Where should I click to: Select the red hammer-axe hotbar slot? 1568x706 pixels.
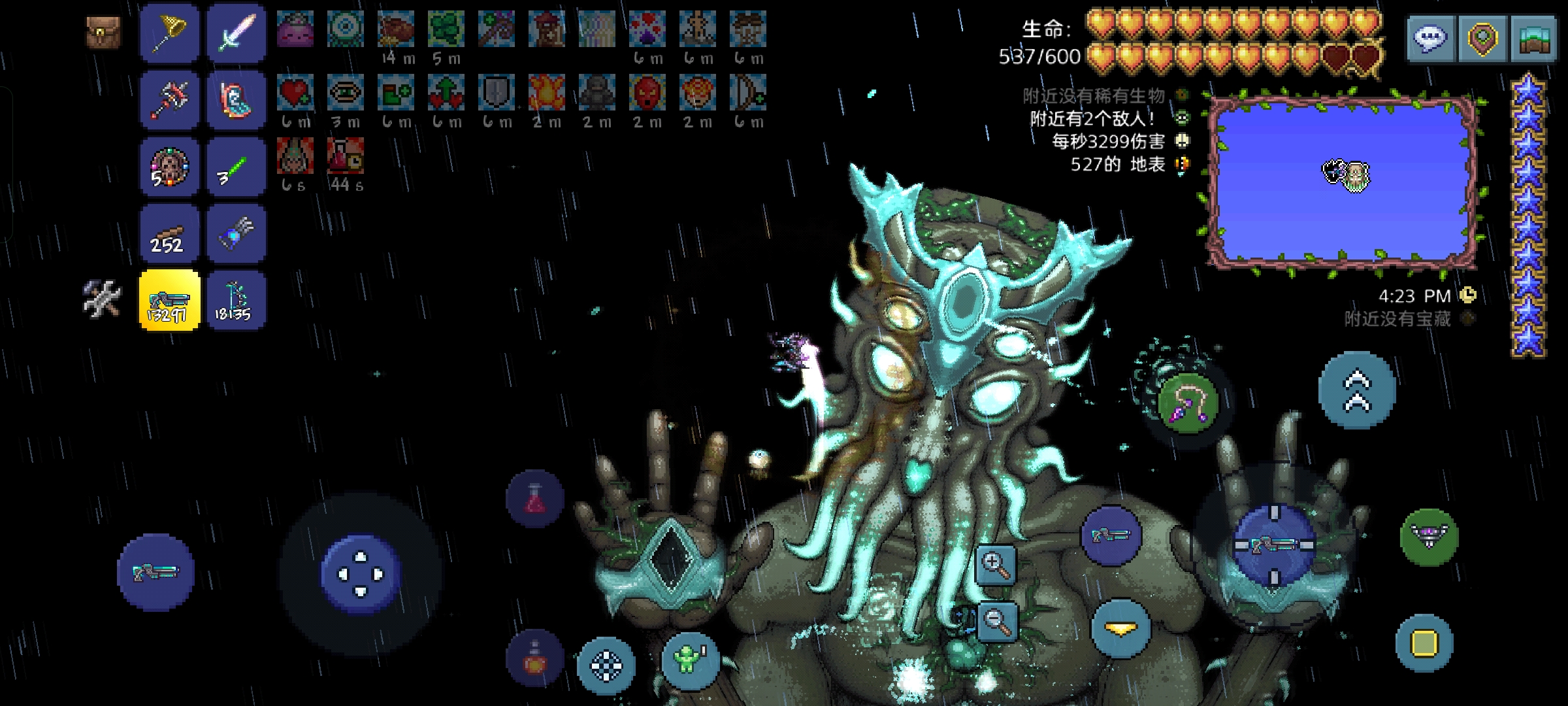[x=169, y=100]
